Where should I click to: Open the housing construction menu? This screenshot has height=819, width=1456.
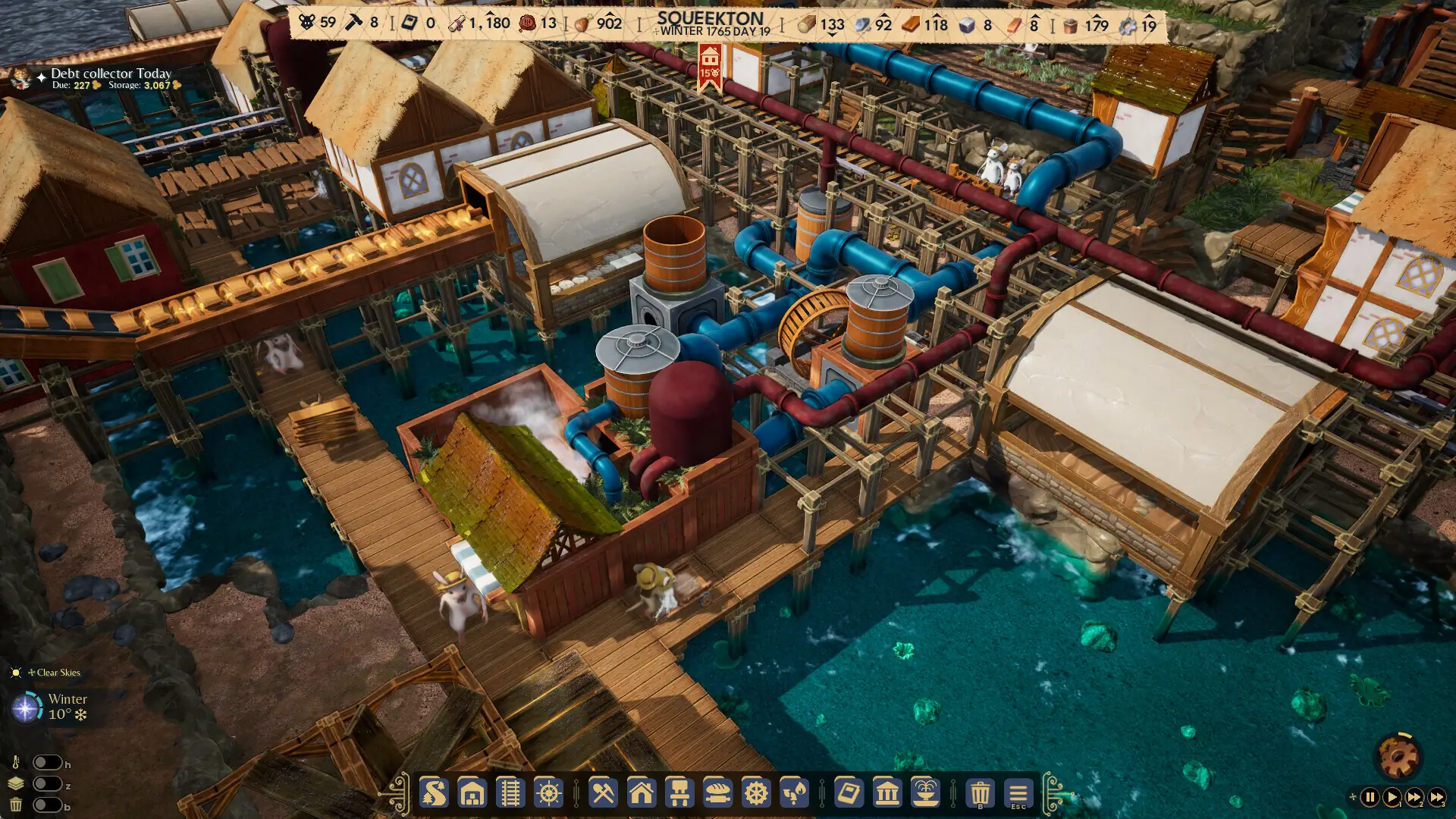coord(643,794)
